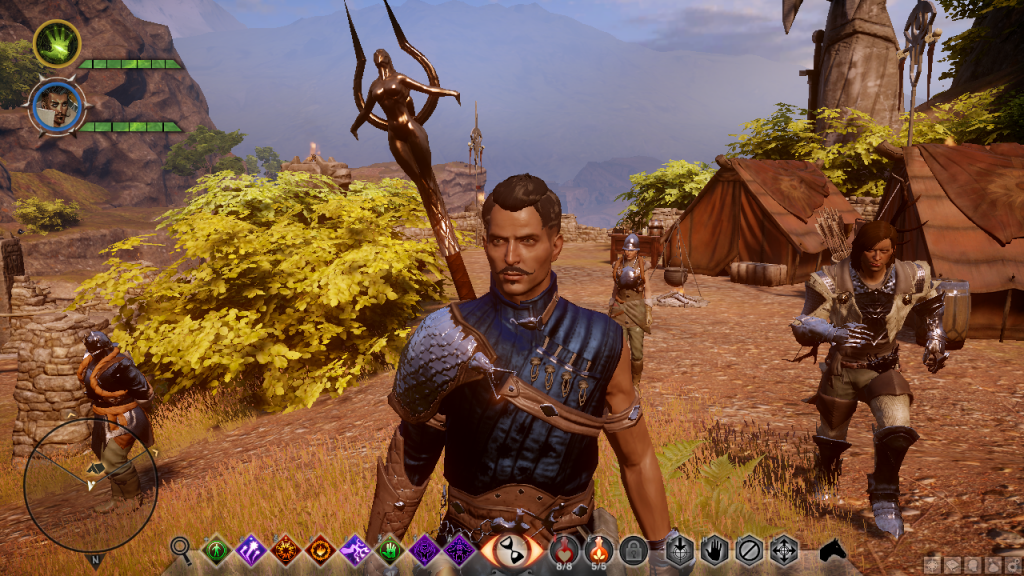This screenshot has width=1024, height=576.
Task: Select the mustached companion portrait
Action: tap(56, 108)
